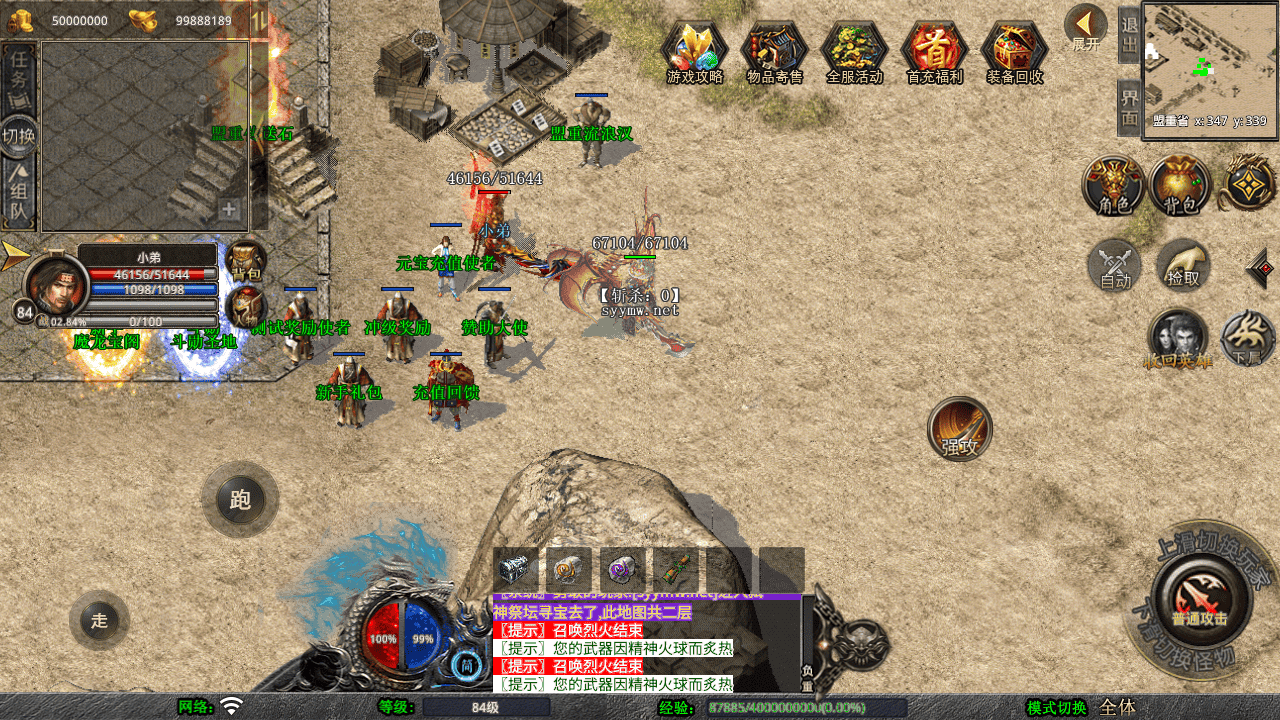Toggle the 跑 run button
Screen dimensions: 1280x720
[240, 500]
